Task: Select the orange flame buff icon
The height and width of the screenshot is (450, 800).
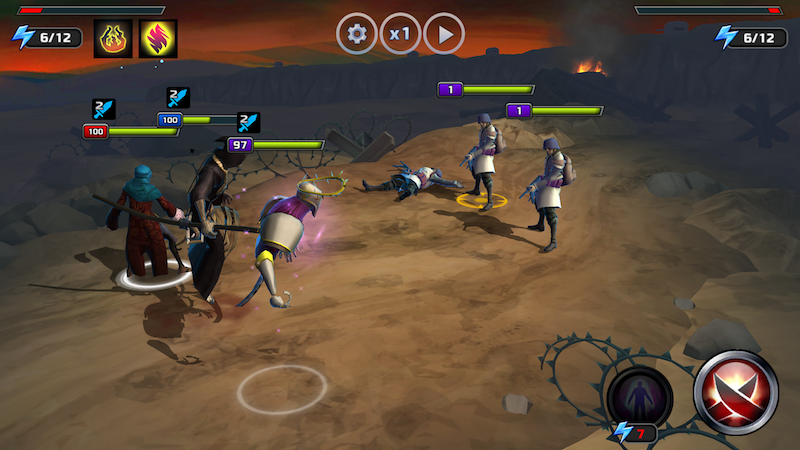Action: (113, 38)
